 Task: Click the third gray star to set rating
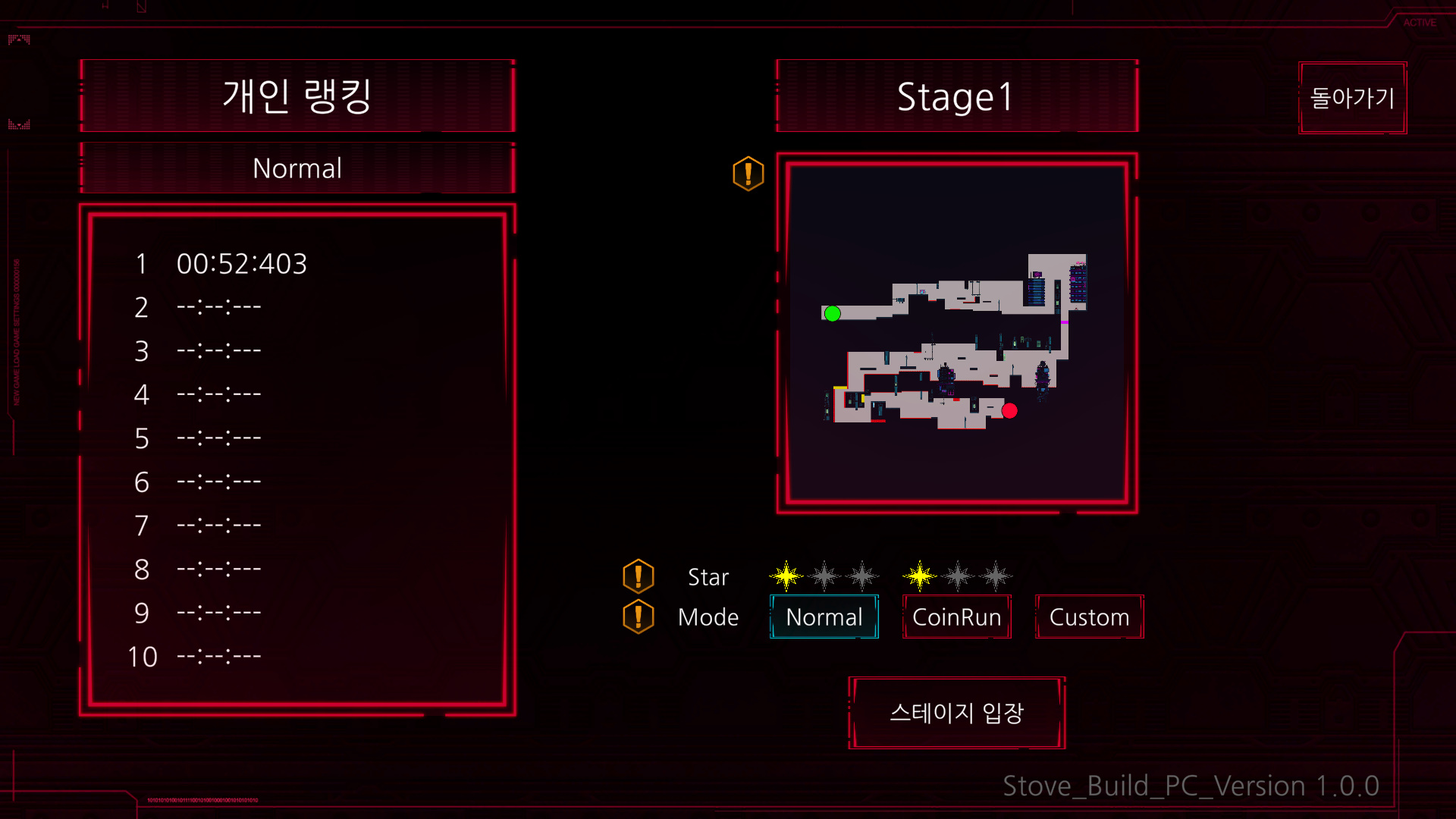point(863,575)
